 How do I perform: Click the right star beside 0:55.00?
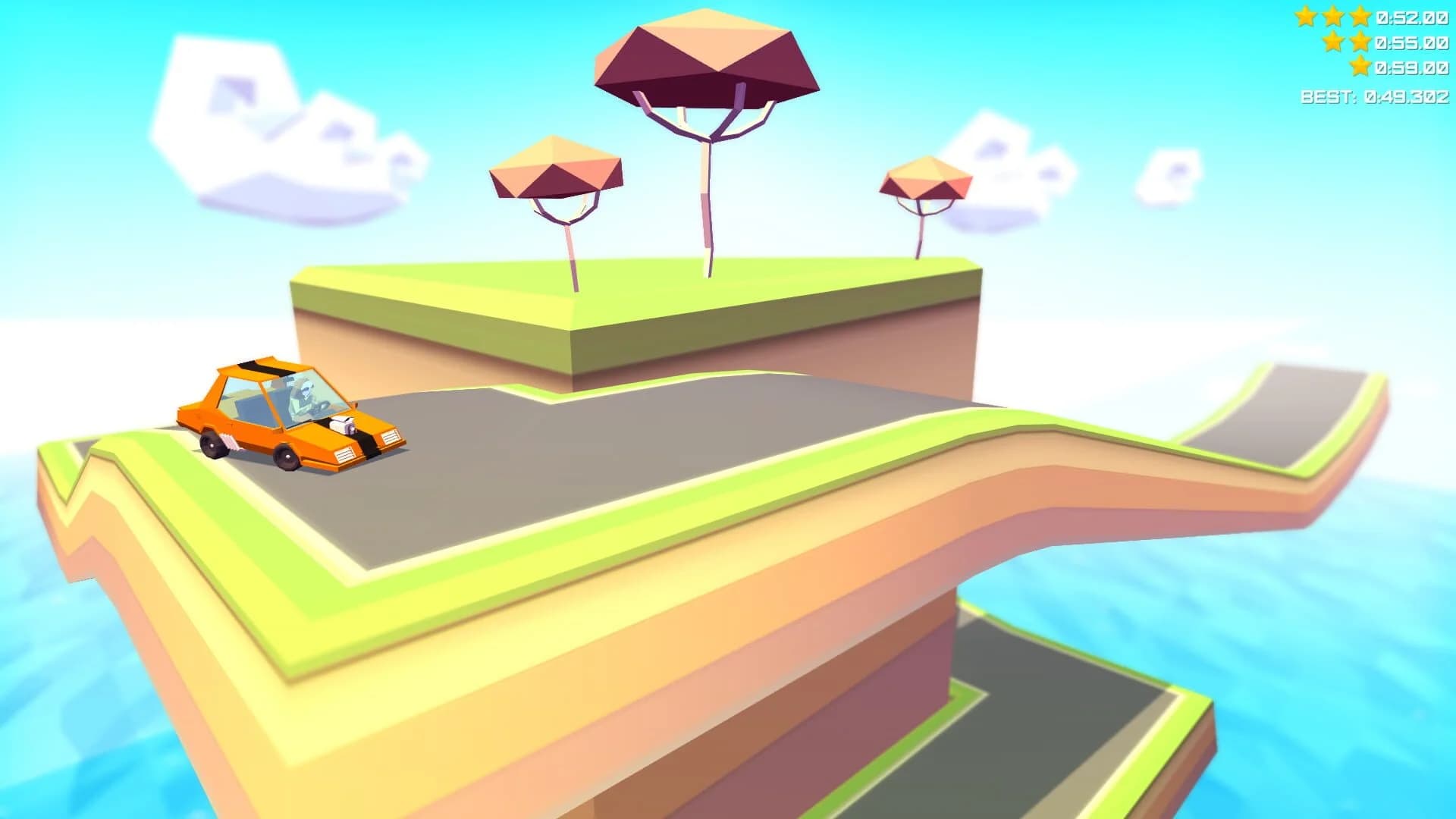click(1360, 42)
